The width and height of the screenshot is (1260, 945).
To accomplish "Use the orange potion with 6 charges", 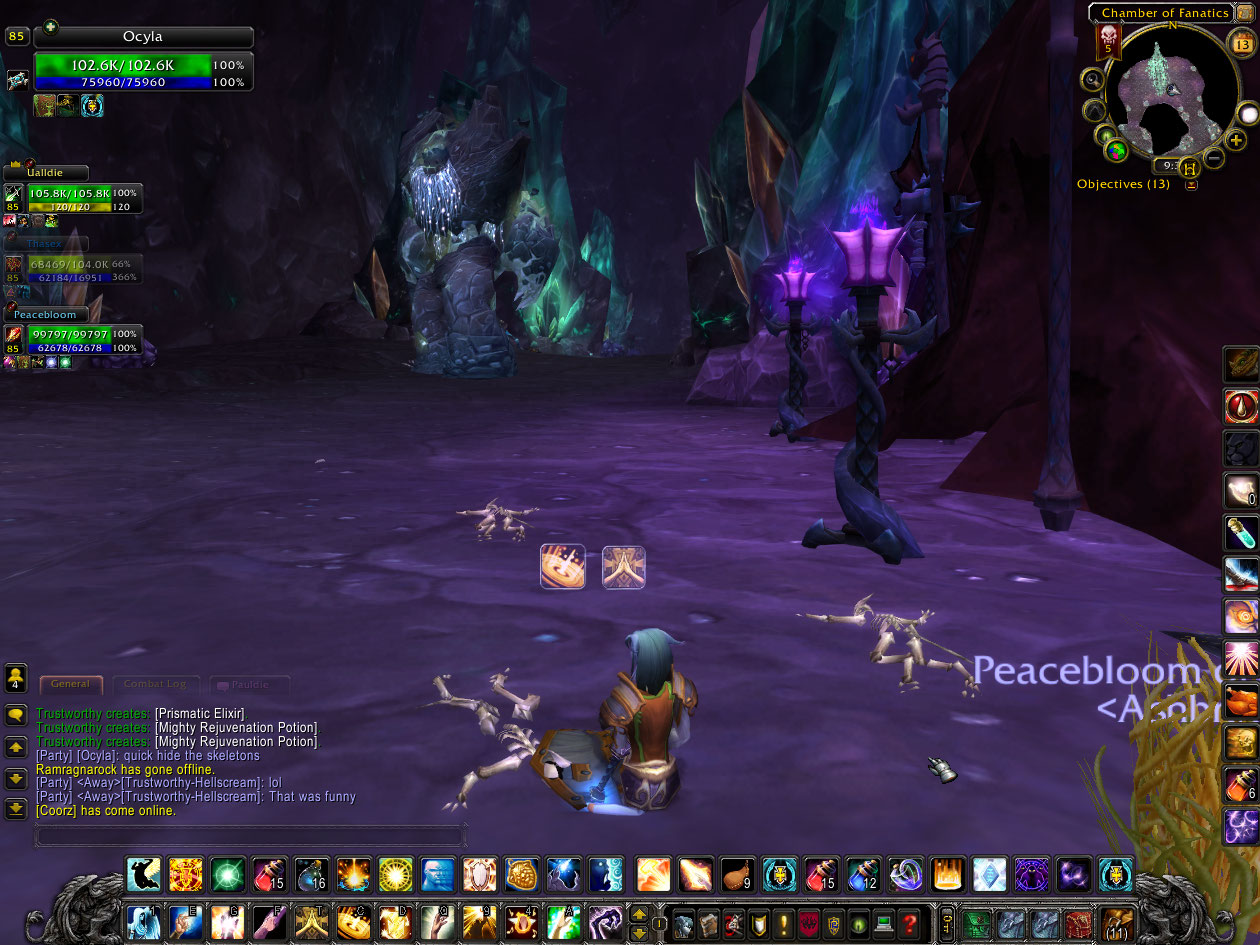I will 1241,784.
